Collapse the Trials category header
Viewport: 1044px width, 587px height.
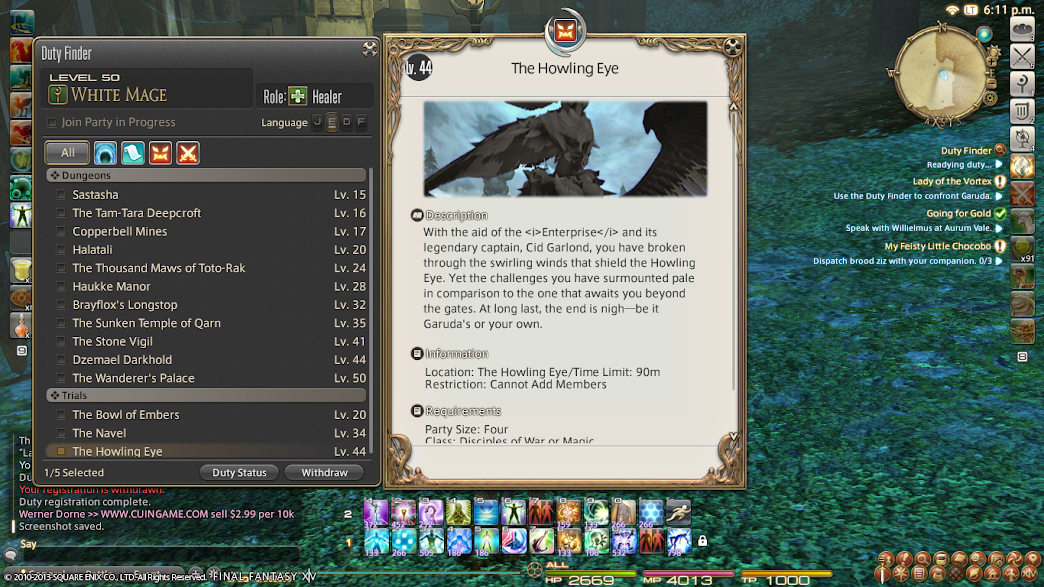coord(56,396)
